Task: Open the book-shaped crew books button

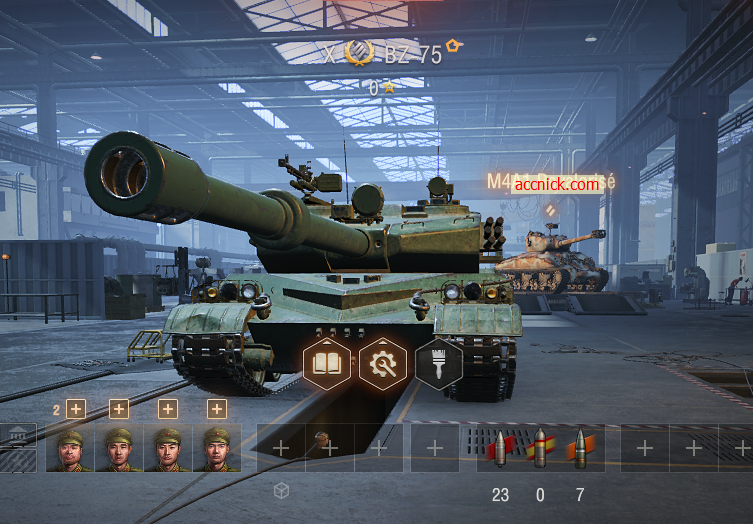Action: point(327,363)
